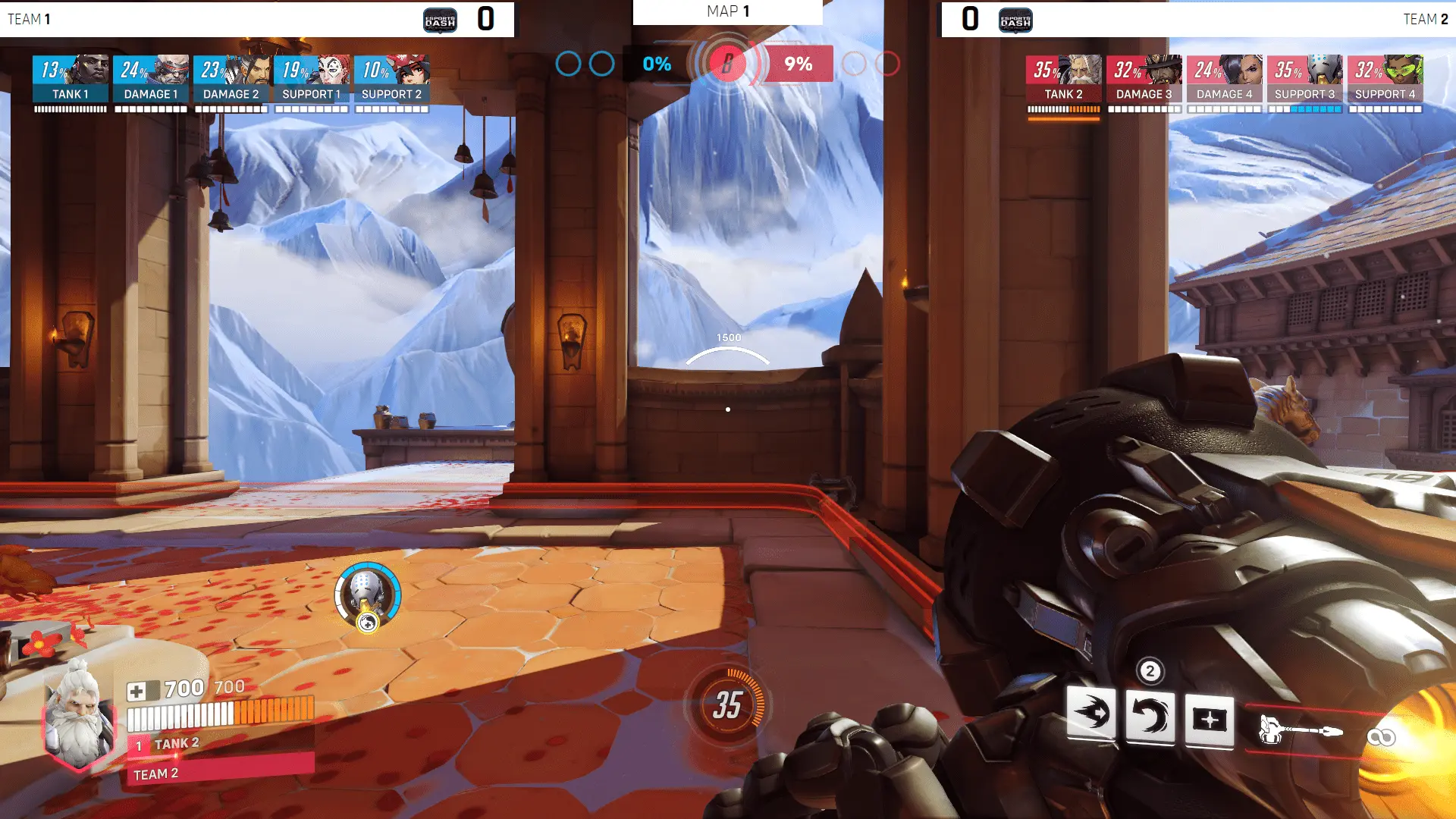Click the left blue respawn circle near the objective bar

pyautogui.click(x=567, y=64)
